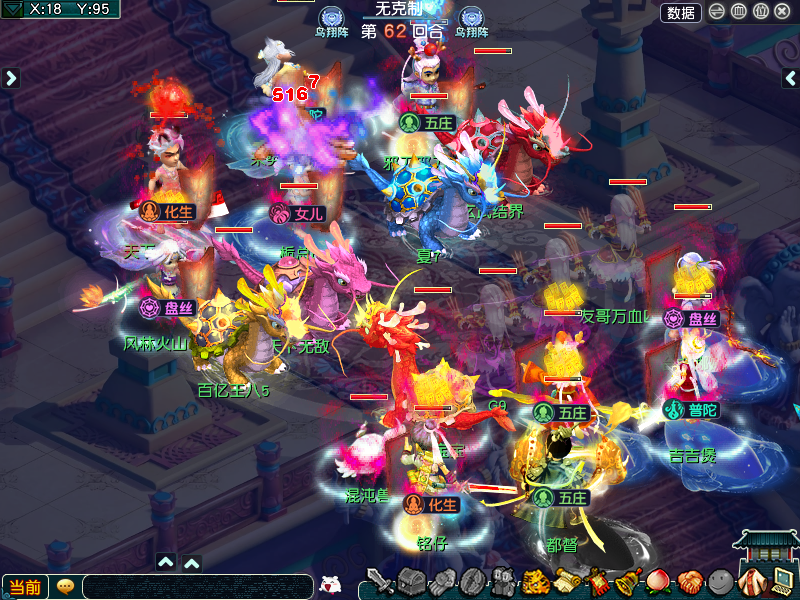Select the sword attack icon
800x600 pixels.
(x=379, y=581)
